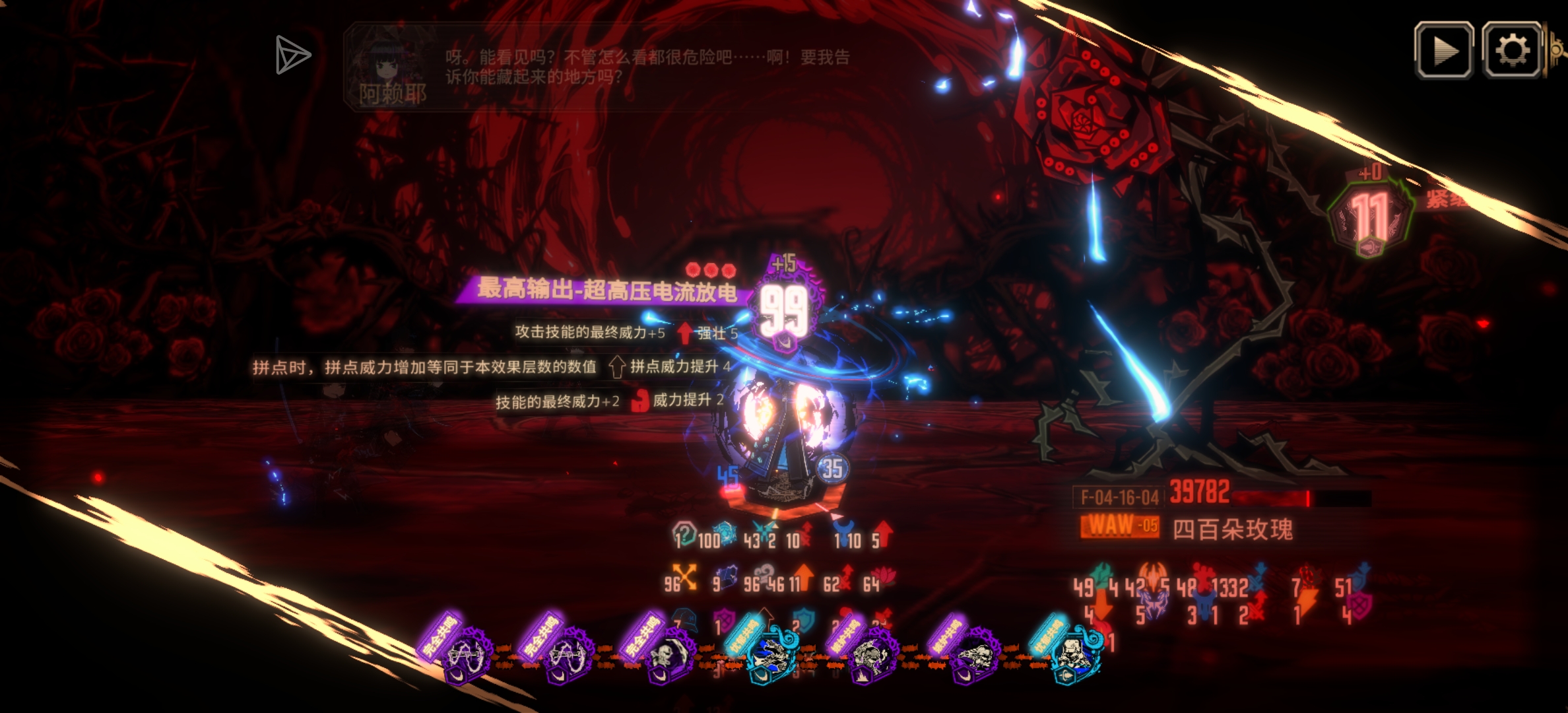The height and width of the screenshot is (713, 1568).
Task: Select the orange crossed-arrows buff showing 96
Action: tap(684, 577)
